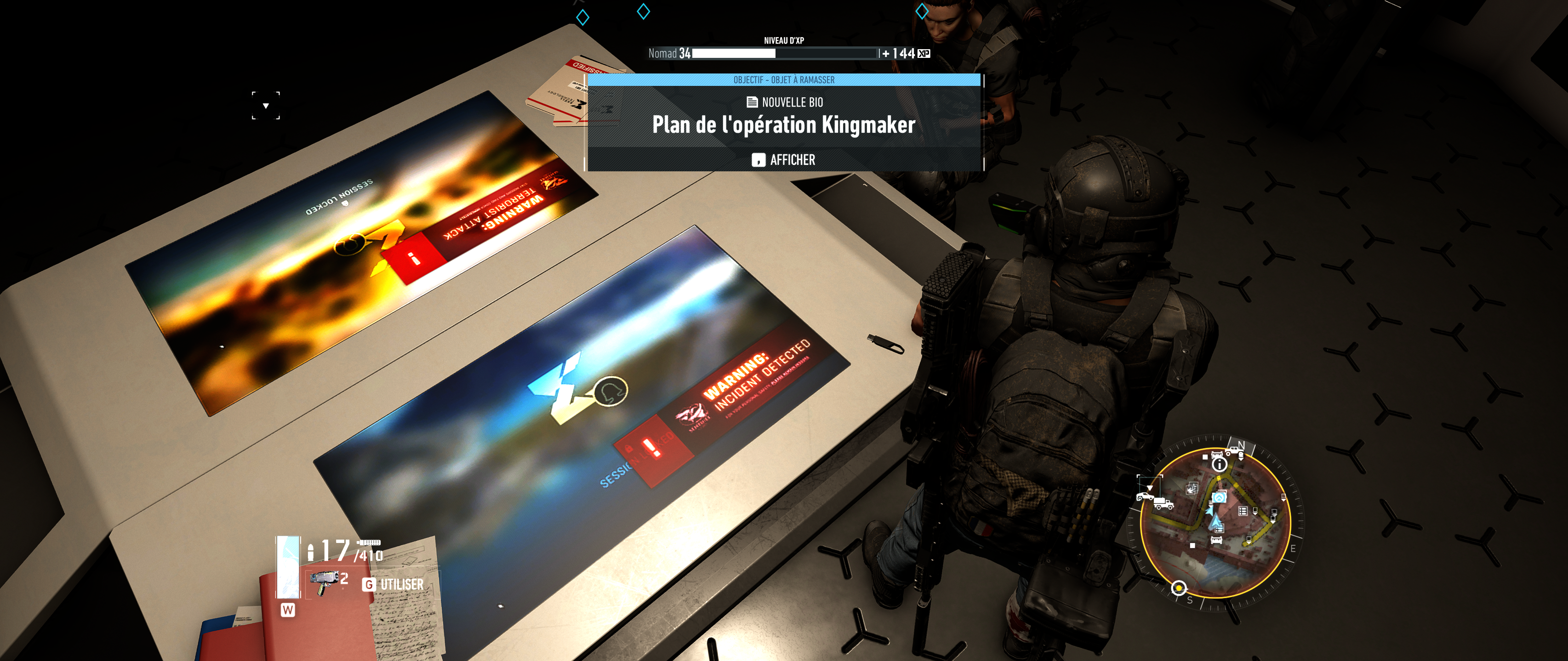Click the blue player arrow on the minimap
The image size is (1568, 661).
tap(1215, 522)
